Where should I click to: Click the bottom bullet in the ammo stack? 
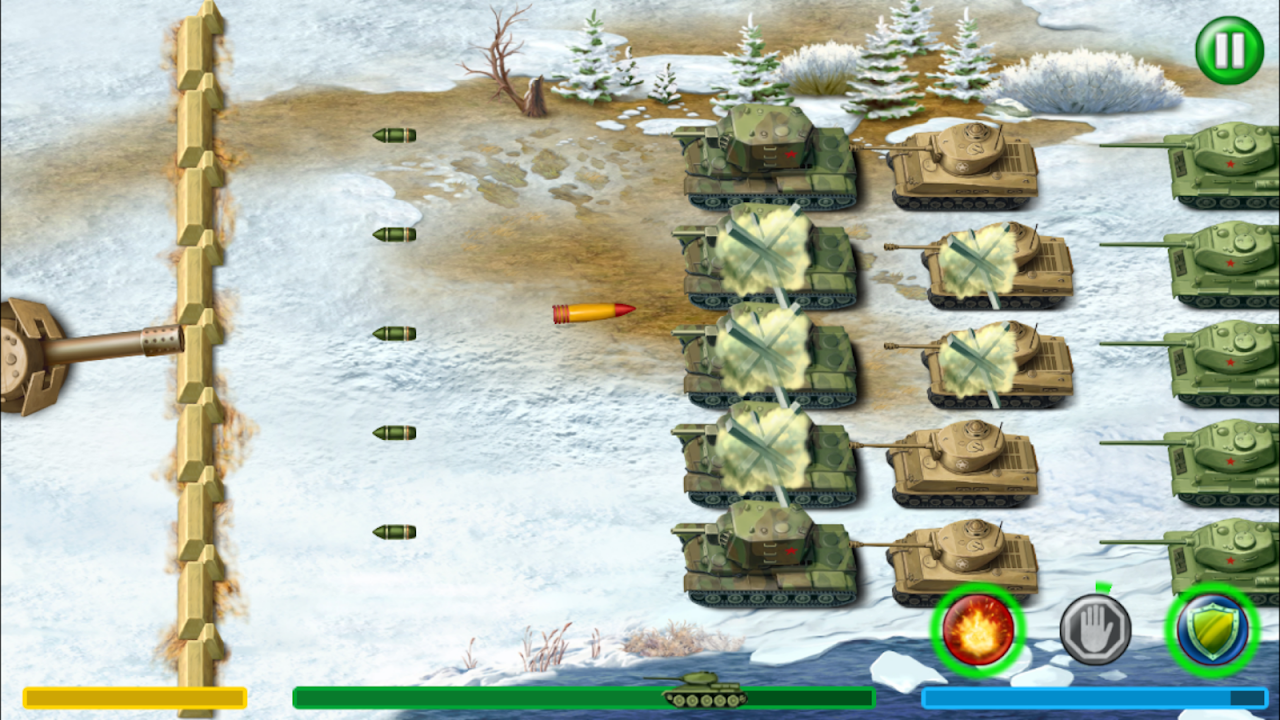pyautogui.click(x=395, y=532)
